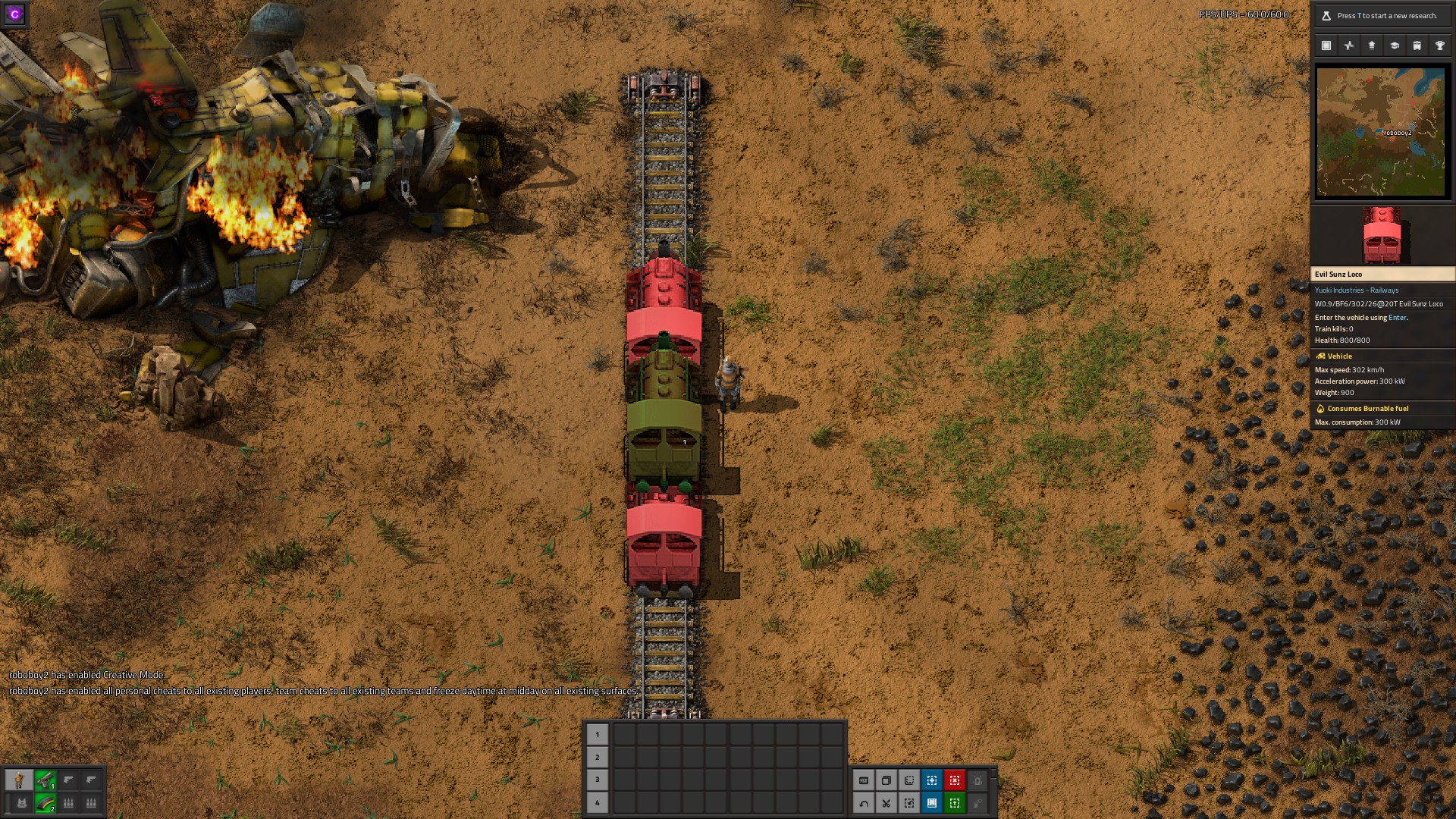Click the trains overview button
Screen dimensions: 1456x819
[x=1417, y=45]
